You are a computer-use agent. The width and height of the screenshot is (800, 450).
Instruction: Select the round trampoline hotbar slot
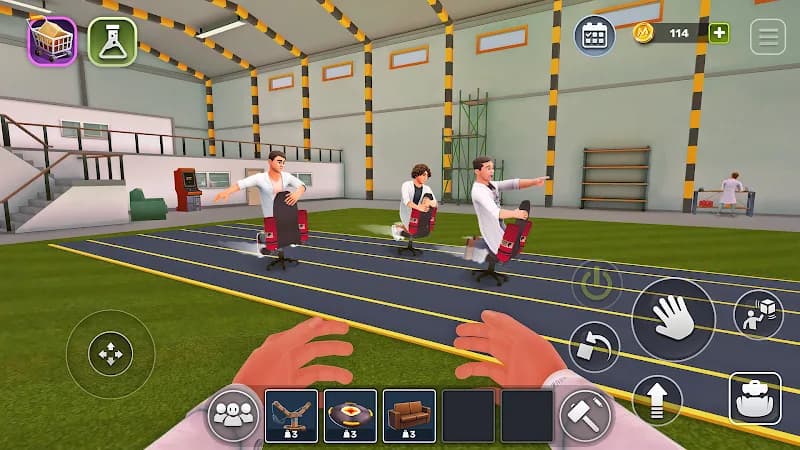350,415
